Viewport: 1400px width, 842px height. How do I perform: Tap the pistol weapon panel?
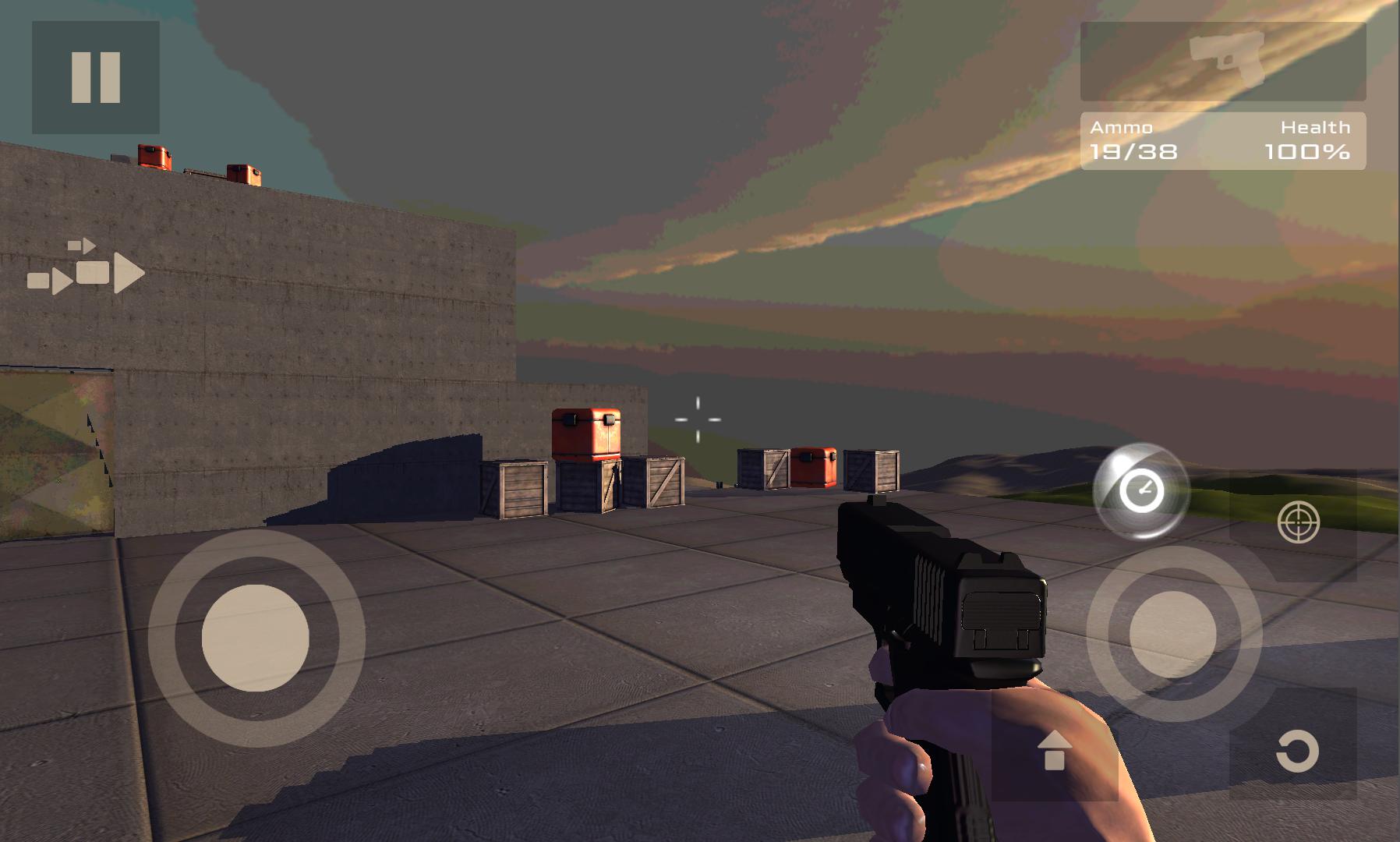tap(1222, 62)
